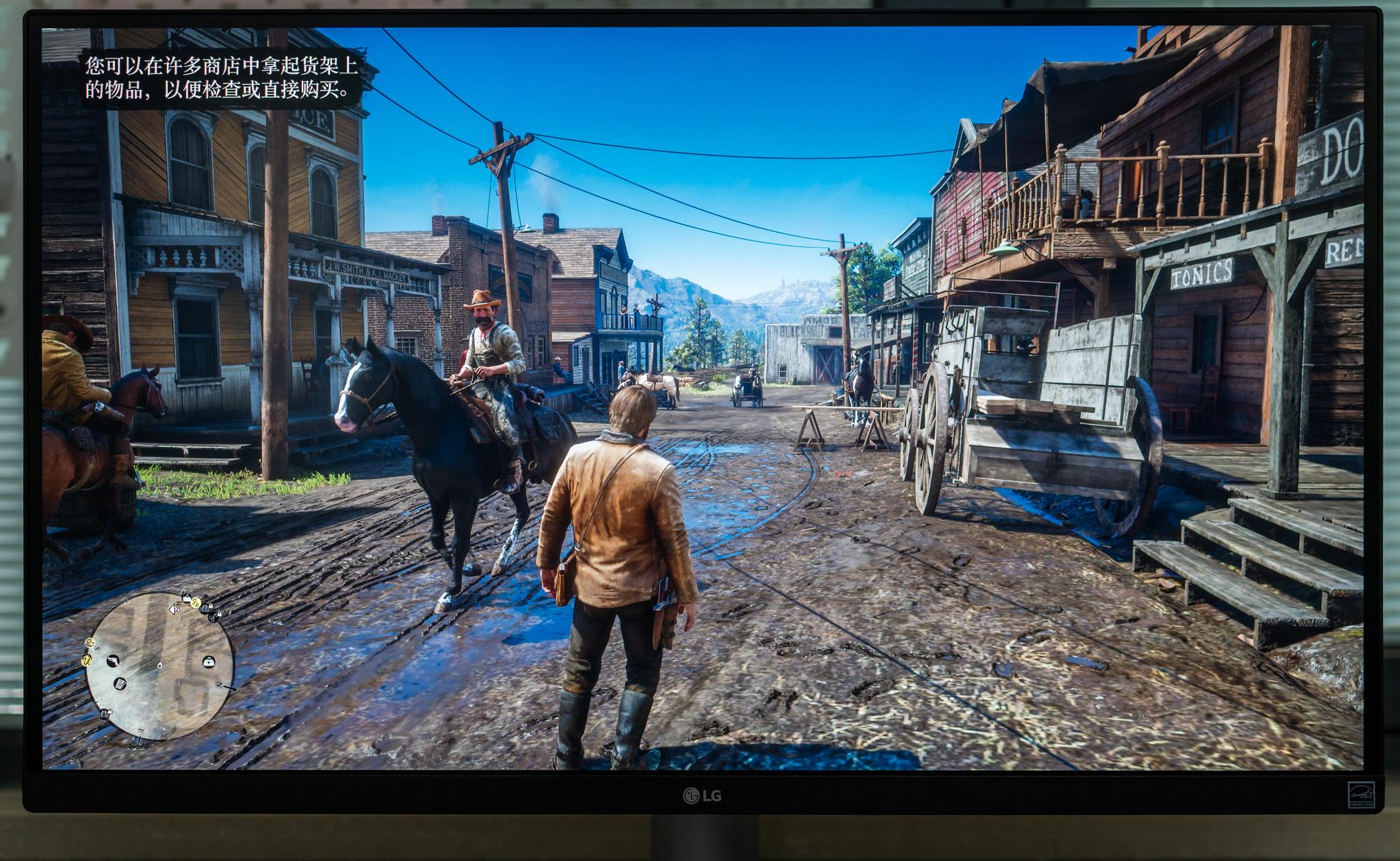The image size is (1400, 861).
Task: Select the locked barber scissors icon on minimap
Action: (213, 617)
